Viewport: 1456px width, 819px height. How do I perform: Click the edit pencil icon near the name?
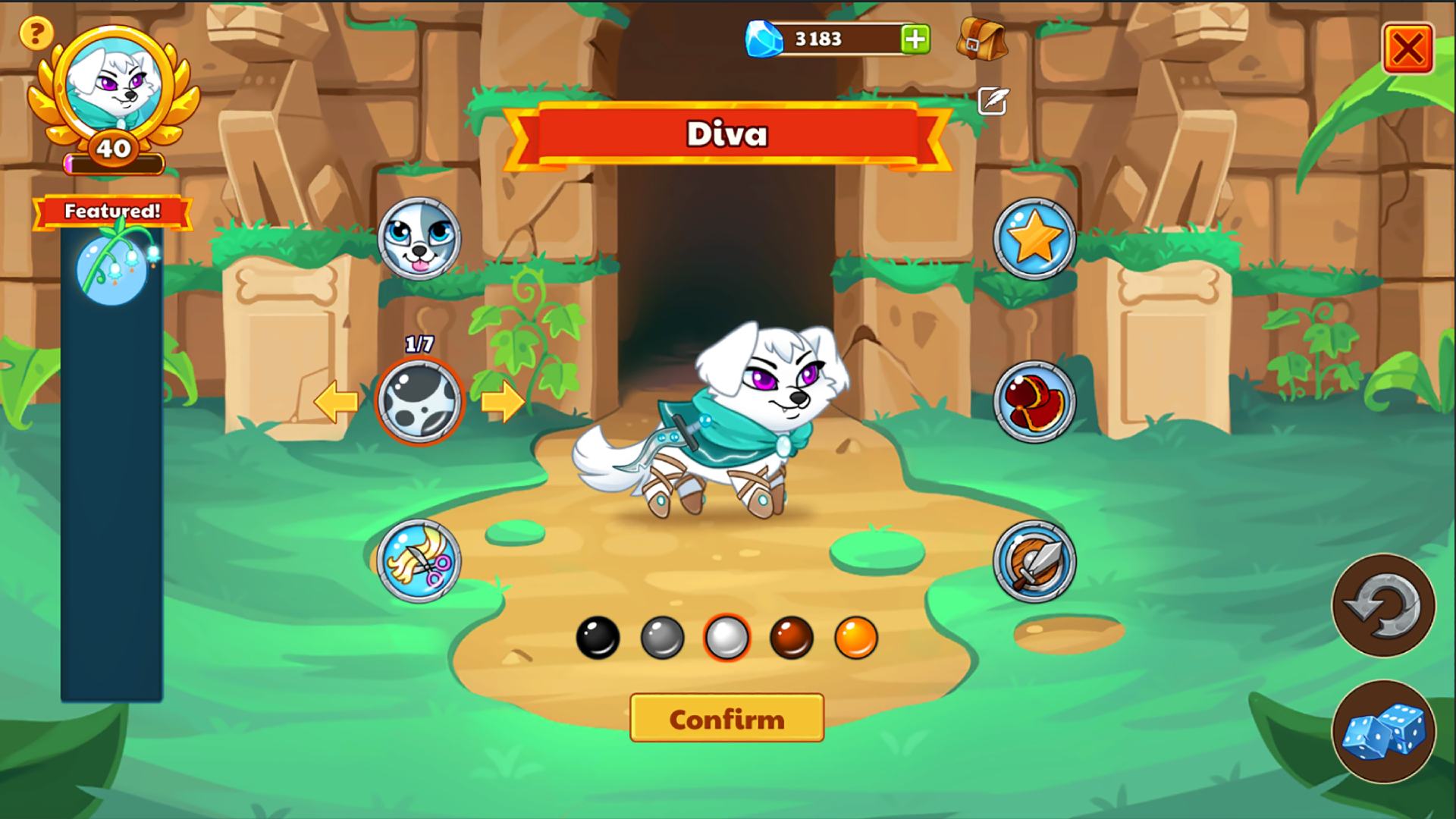coord(992,101)
